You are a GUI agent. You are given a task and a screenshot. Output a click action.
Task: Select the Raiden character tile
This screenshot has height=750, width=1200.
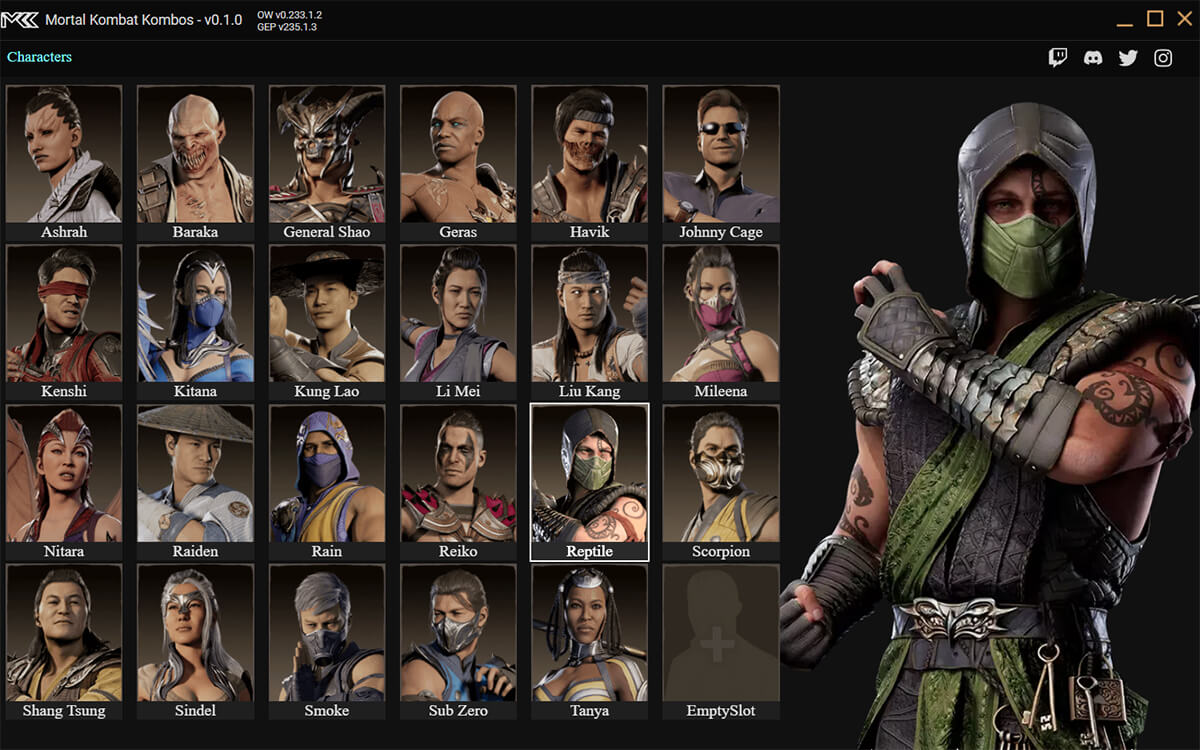tap(195, 482)
